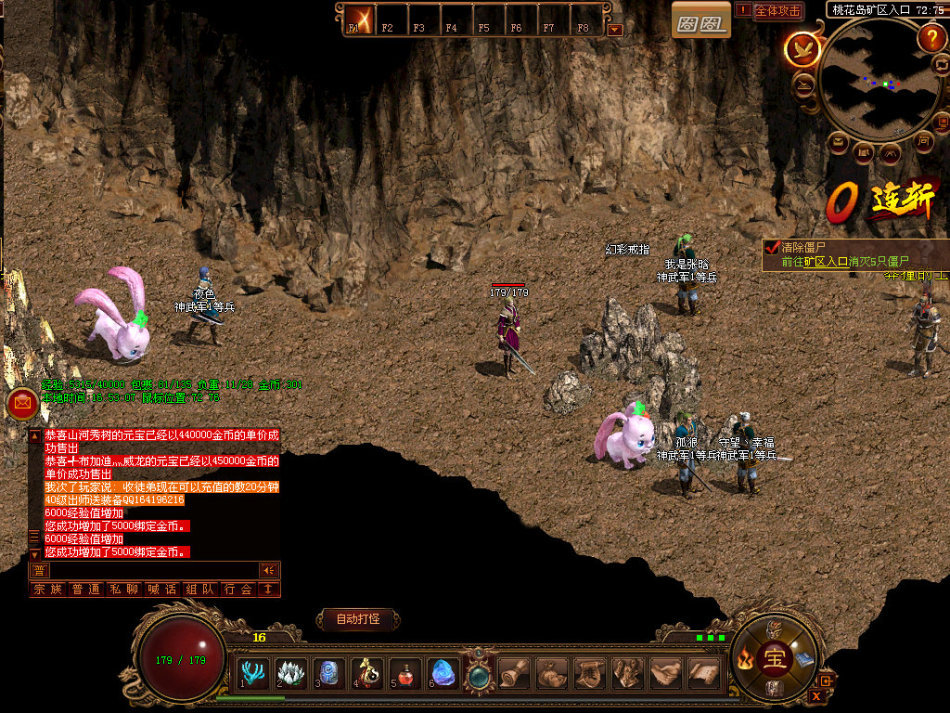Use the blue coral item in slot 1
The width and height of the screenshot is (950, 713).
(253, 673)
